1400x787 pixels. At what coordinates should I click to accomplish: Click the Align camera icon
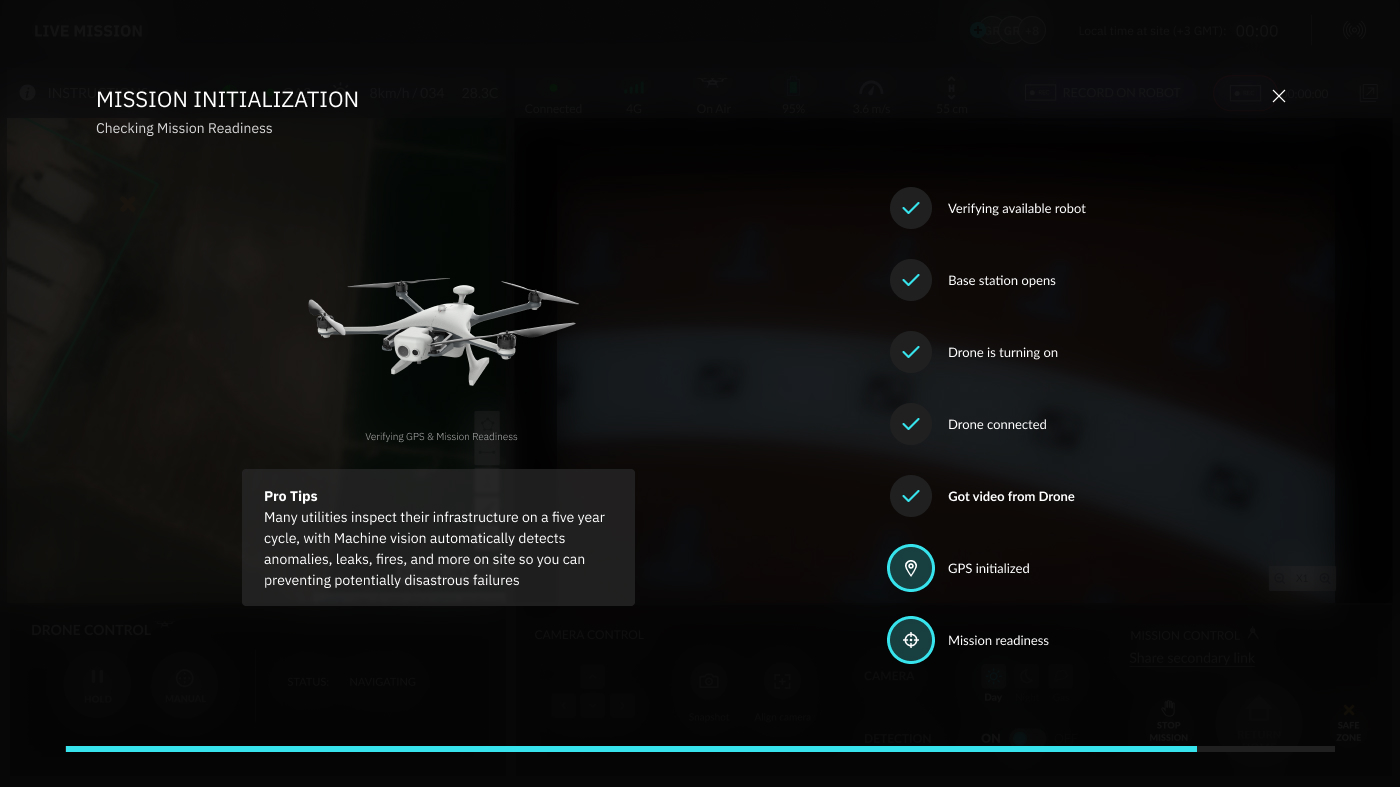pyautogui.click(x=781, y=679)
